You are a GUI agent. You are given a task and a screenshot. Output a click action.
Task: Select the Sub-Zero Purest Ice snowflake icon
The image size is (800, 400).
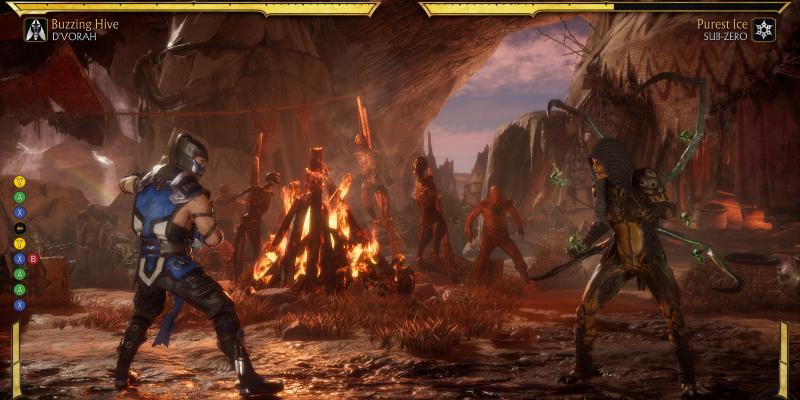tap(764, 29)
